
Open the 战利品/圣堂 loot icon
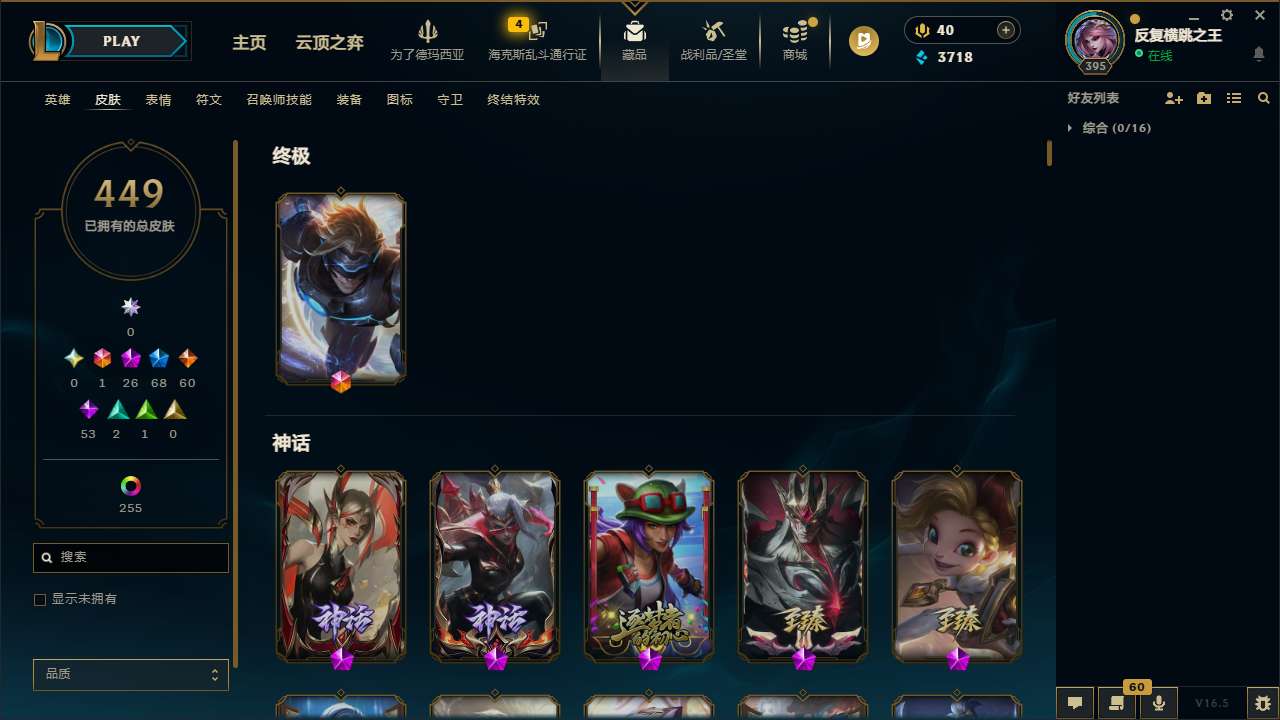point(713,30)
